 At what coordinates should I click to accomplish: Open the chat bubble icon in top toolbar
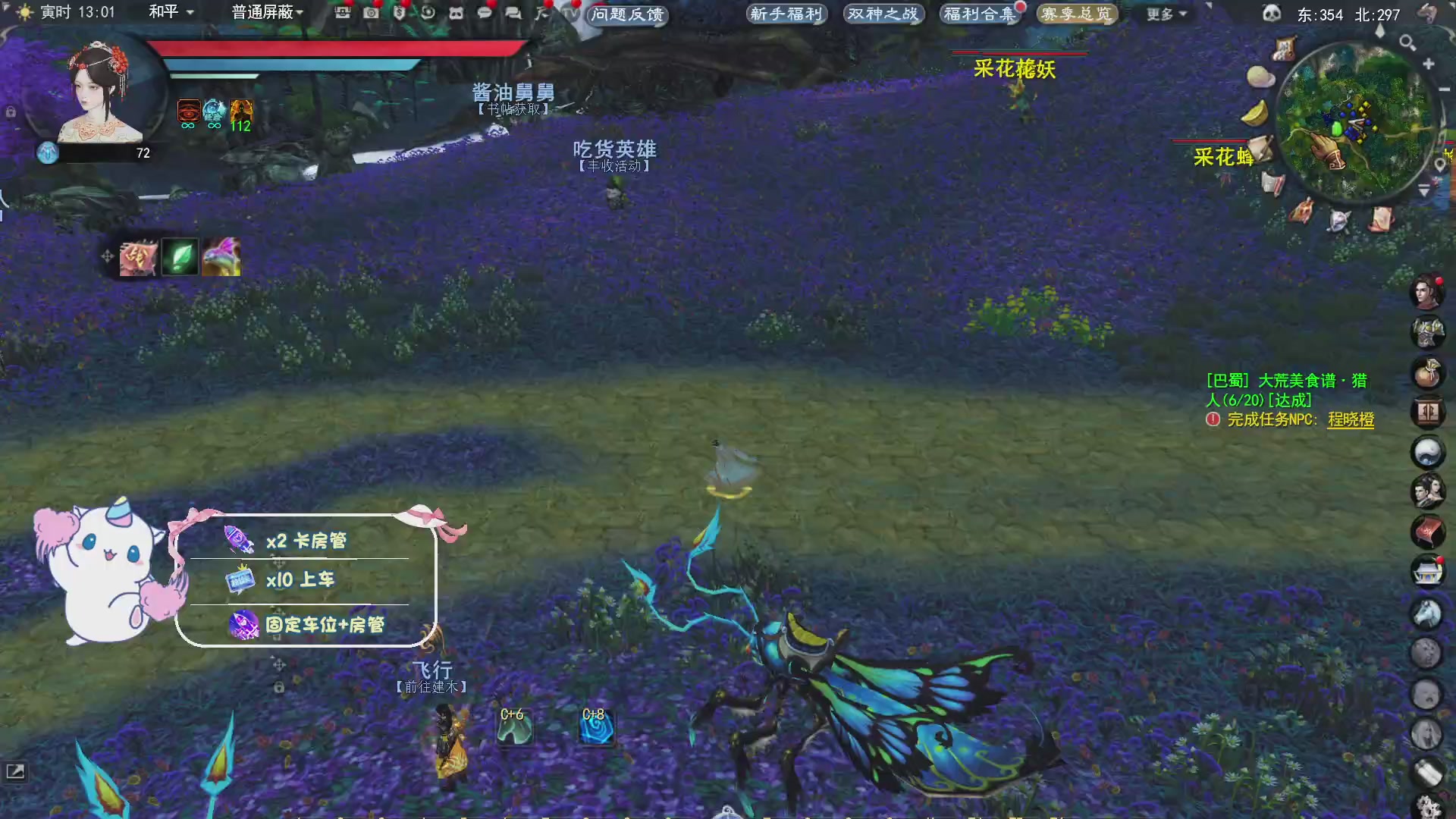[484, 13]
